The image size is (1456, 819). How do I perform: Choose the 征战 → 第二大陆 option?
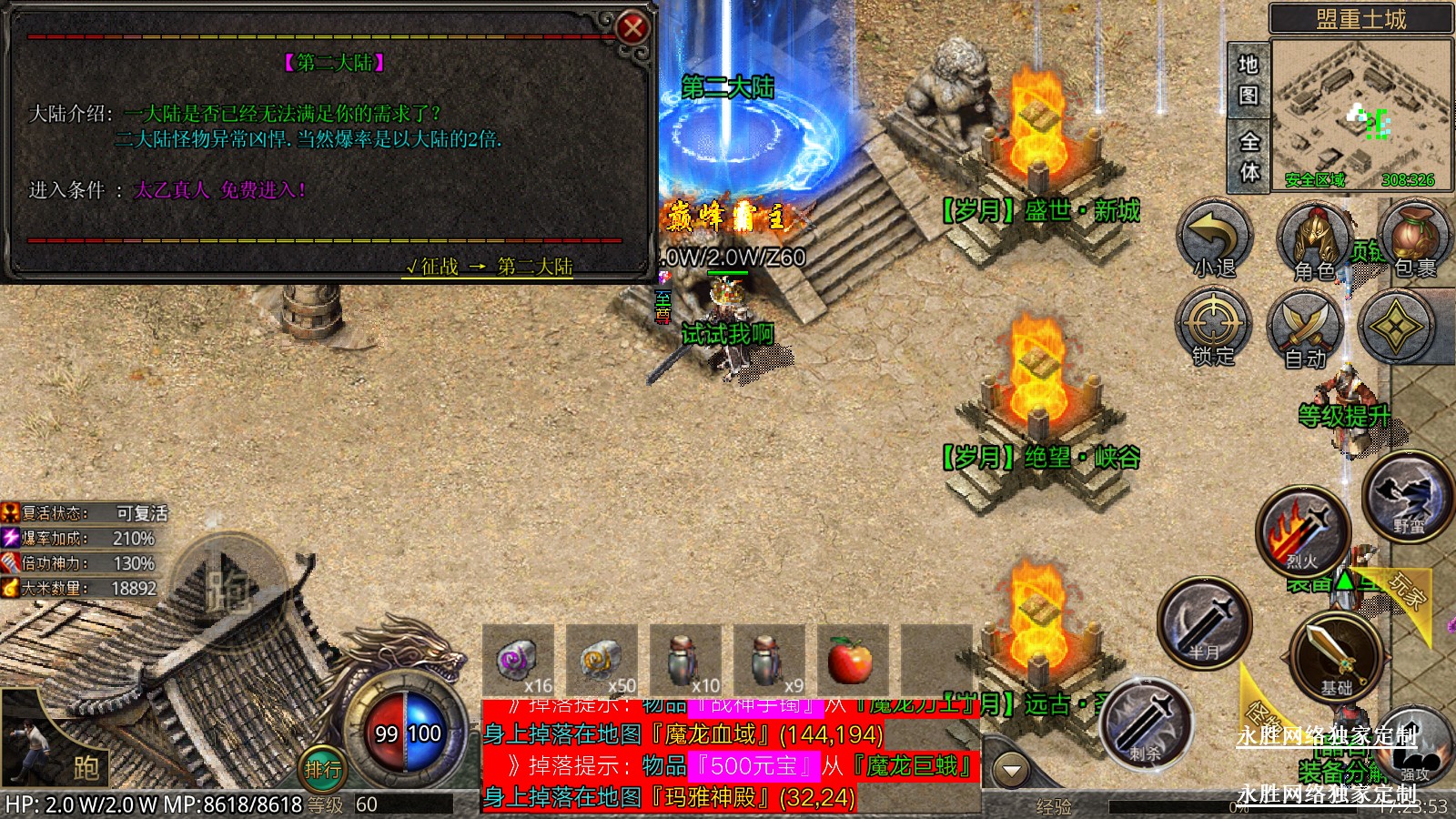(490, 267)
